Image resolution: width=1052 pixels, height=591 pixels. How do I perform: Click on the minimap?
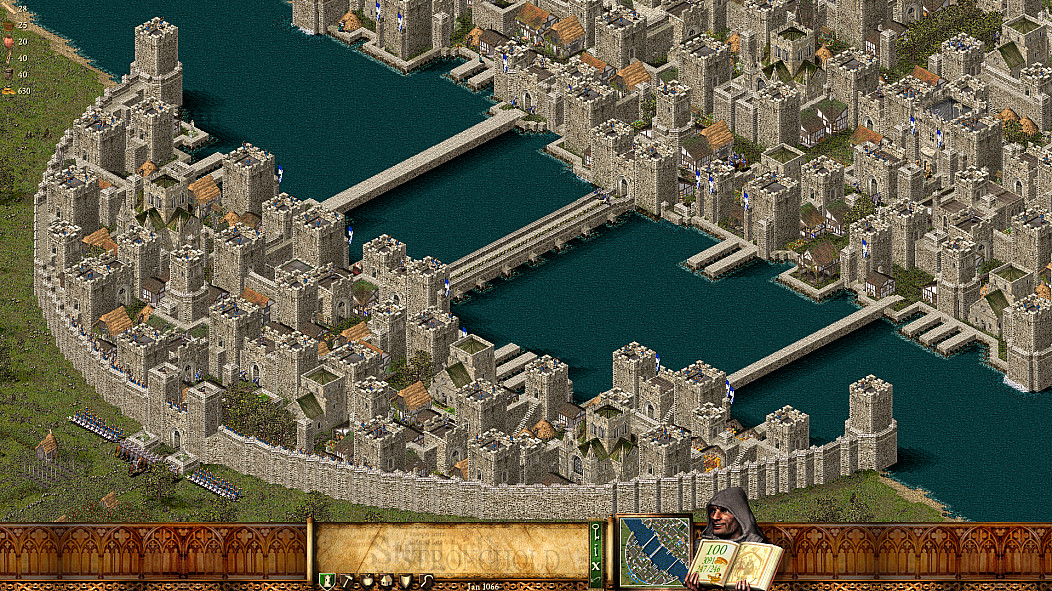pos(654,551)
